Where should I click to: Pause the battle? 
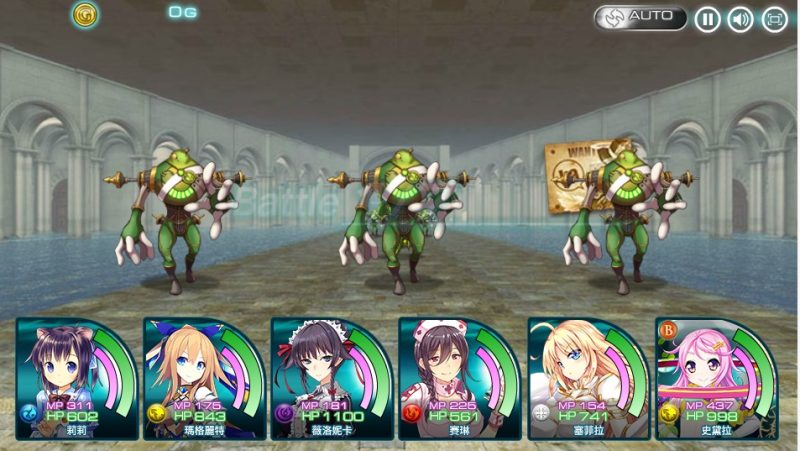[x=707, y=19]
